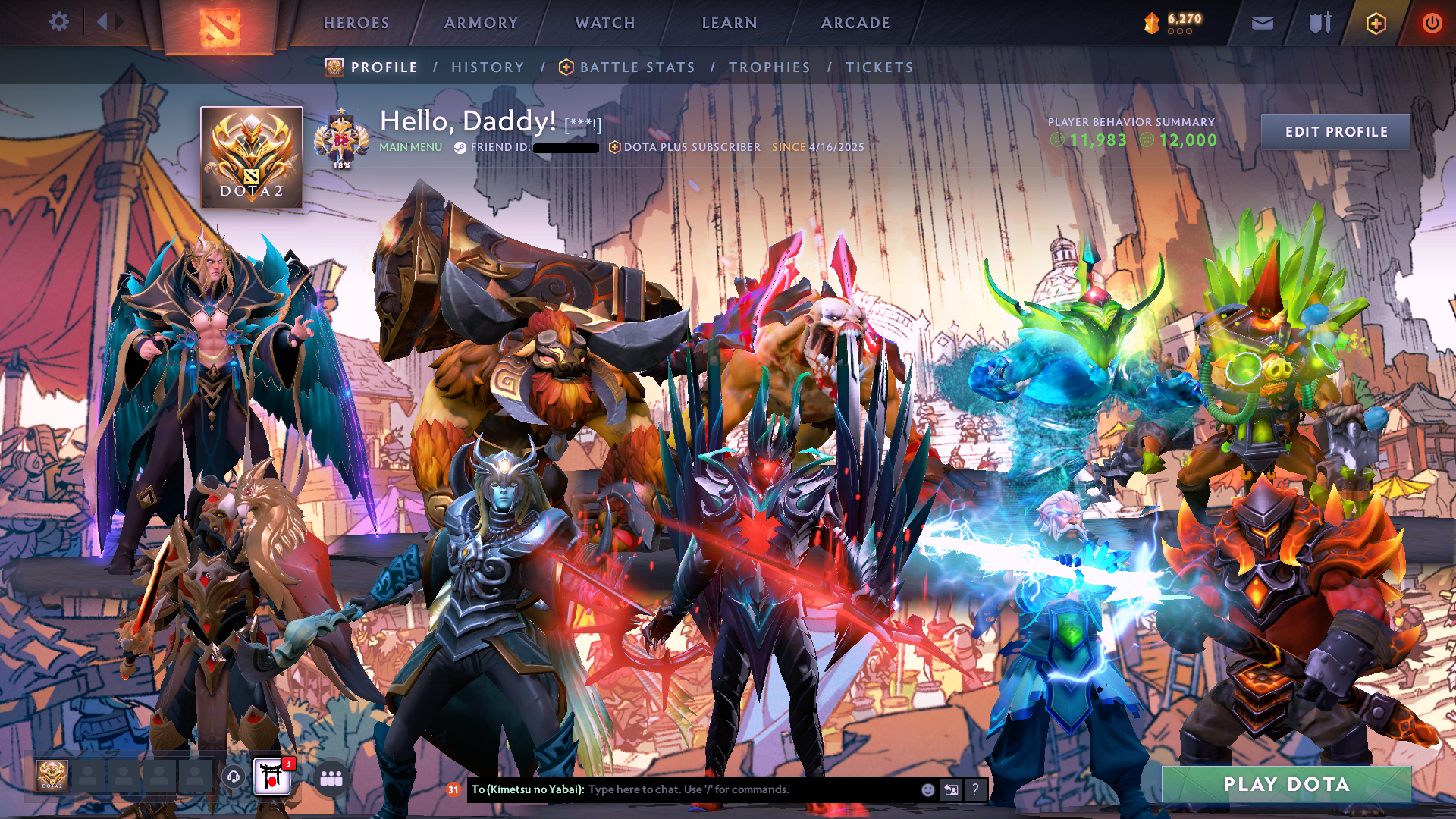
Task: Open the BATTLE STATS tab
Action: pos(635,67)
